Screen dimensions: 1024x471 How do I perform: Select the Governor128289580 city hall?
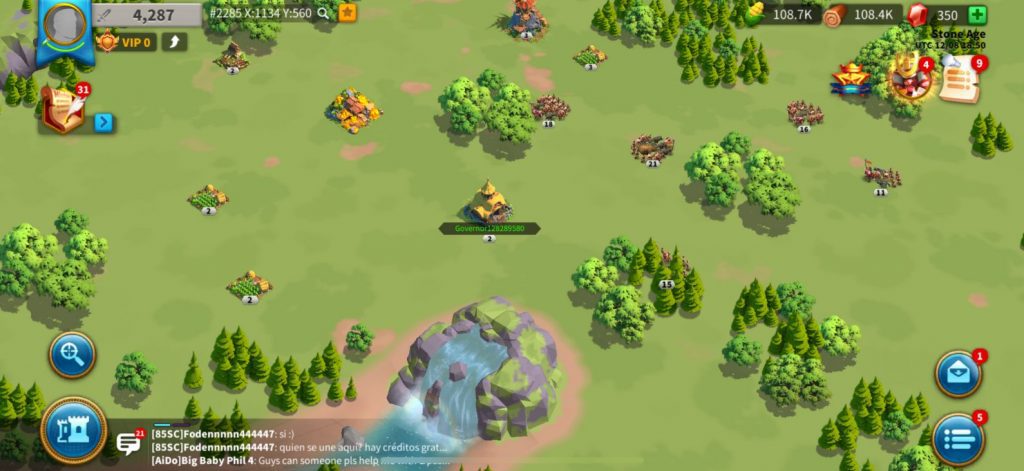489,202
